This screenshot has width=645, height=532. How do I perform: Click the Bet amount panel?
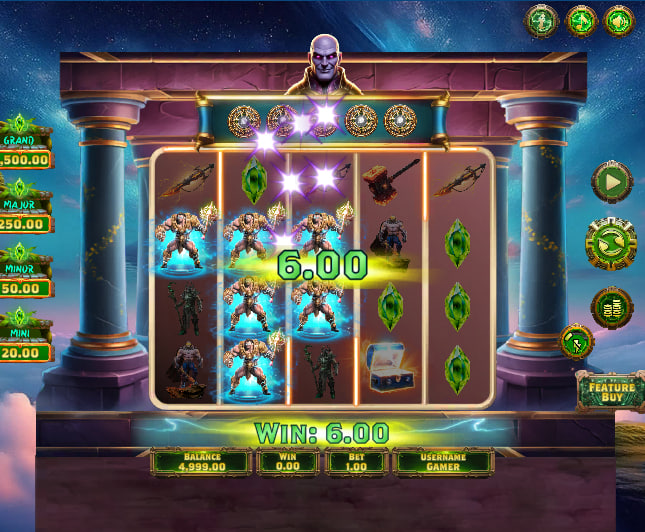[357, 461]
